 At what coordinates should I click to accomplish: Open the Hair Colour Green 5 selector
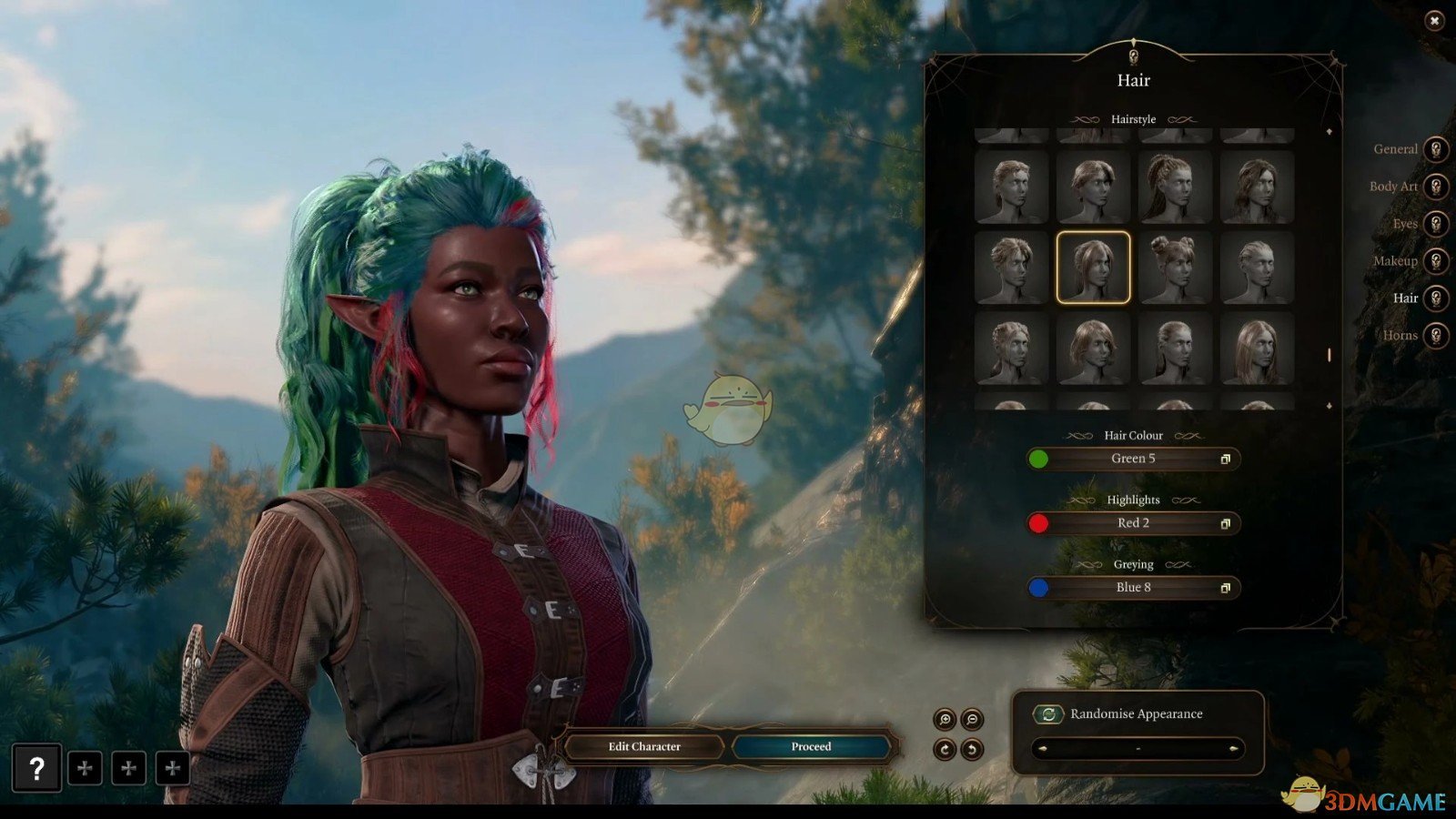tap(1133, 459)
